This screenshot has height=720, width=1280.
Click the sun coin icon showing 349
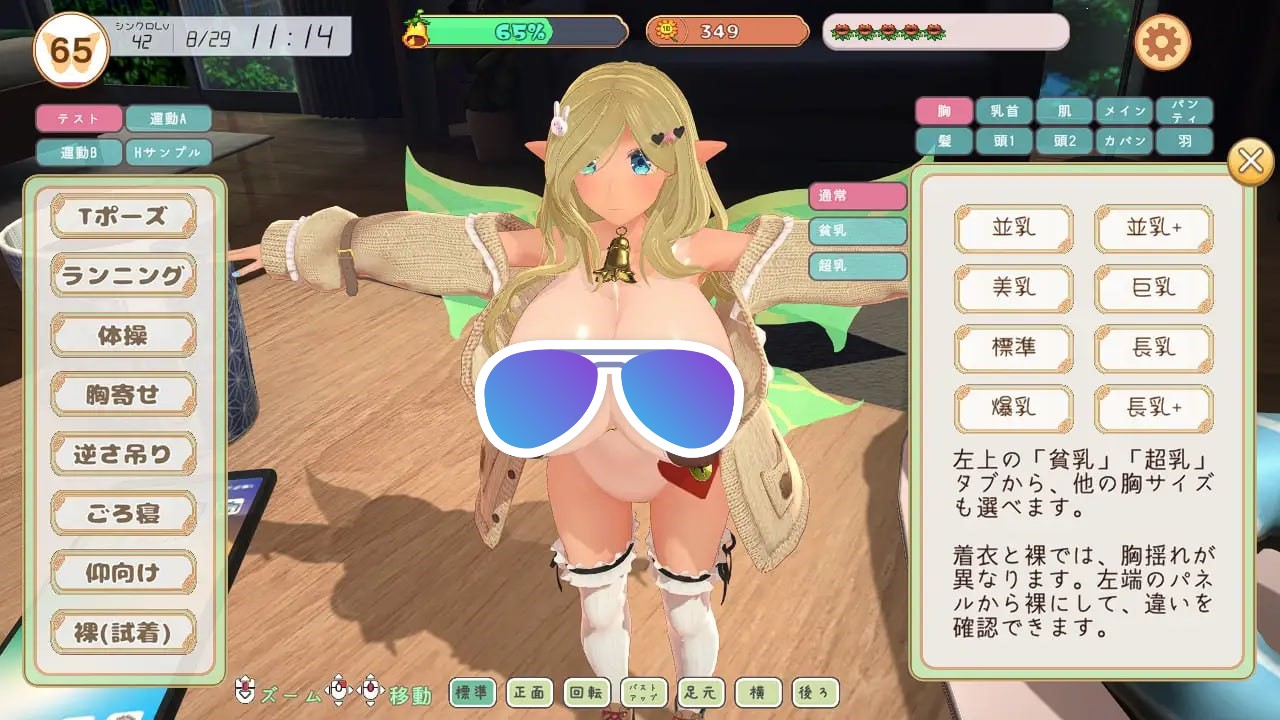pyautogui.click(x=666, y=31)
